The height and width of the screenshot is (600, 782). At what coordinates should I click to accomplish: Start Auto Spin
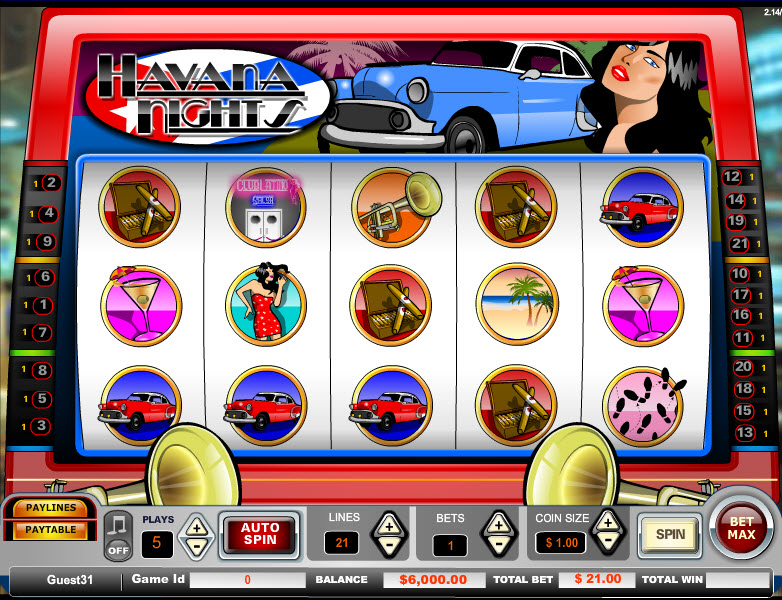click(x=259, y=535)
